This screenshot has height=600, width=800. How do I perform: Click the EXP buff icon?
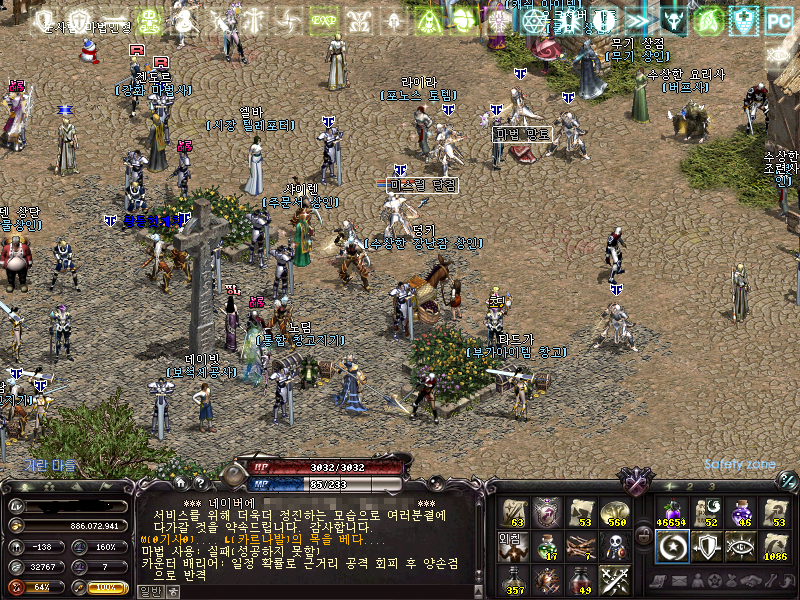pos(323,19)
